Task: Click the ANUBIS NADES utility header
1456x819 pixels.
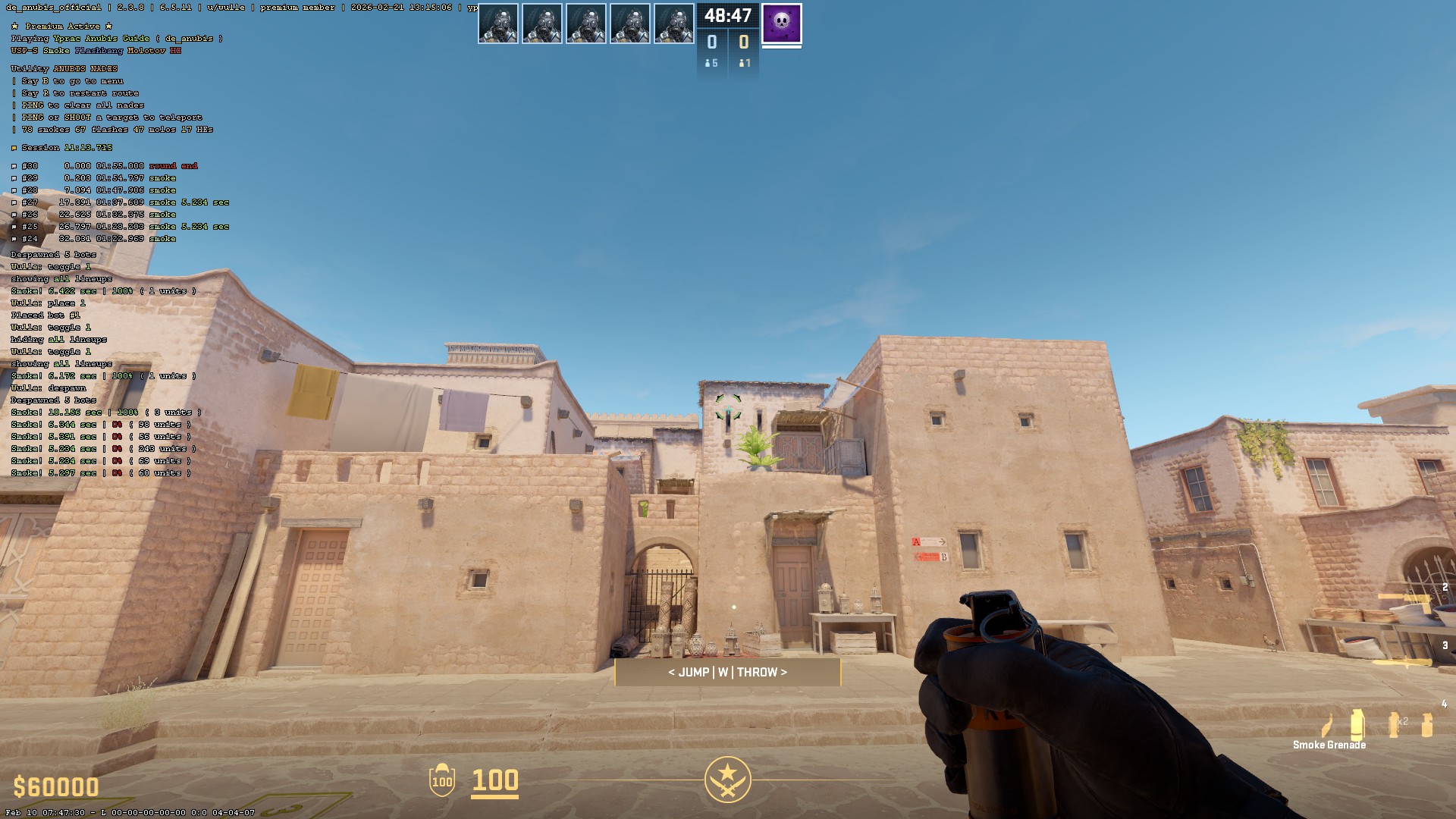Action: tap(63, 67)
